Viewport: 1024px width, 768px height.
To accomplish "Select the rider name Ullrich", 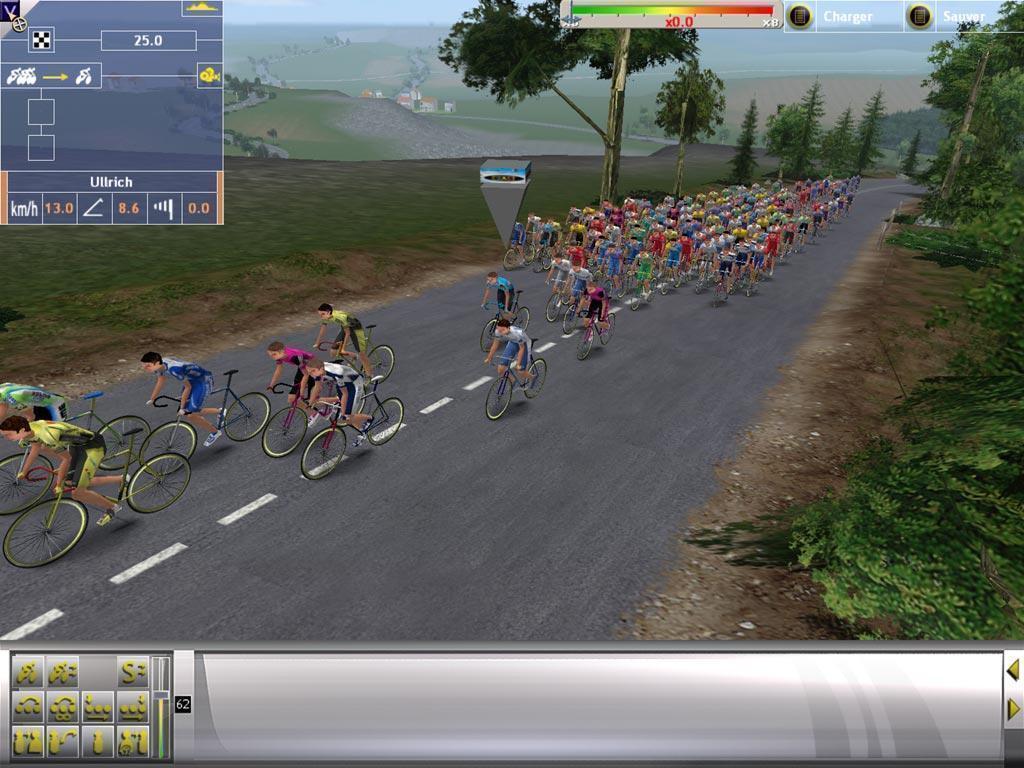I will point(110,182).
